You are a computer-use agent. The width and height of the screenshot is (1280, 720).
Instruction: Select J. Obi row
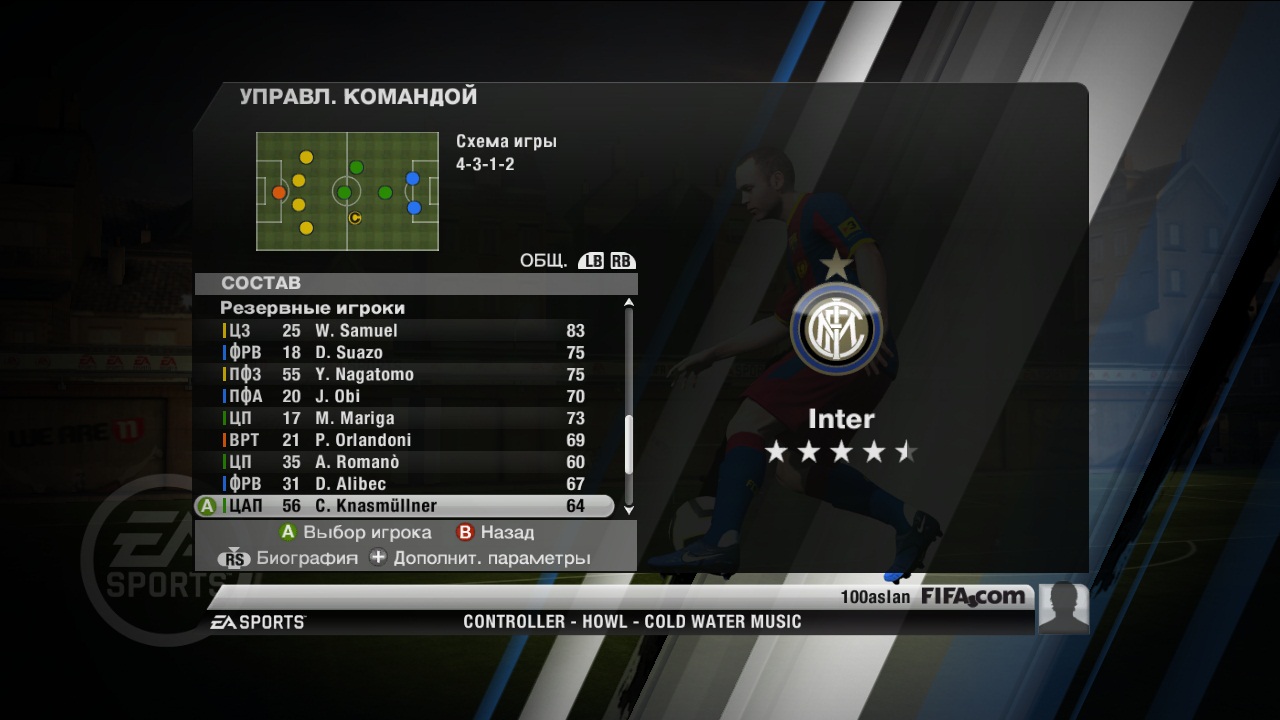400,397
